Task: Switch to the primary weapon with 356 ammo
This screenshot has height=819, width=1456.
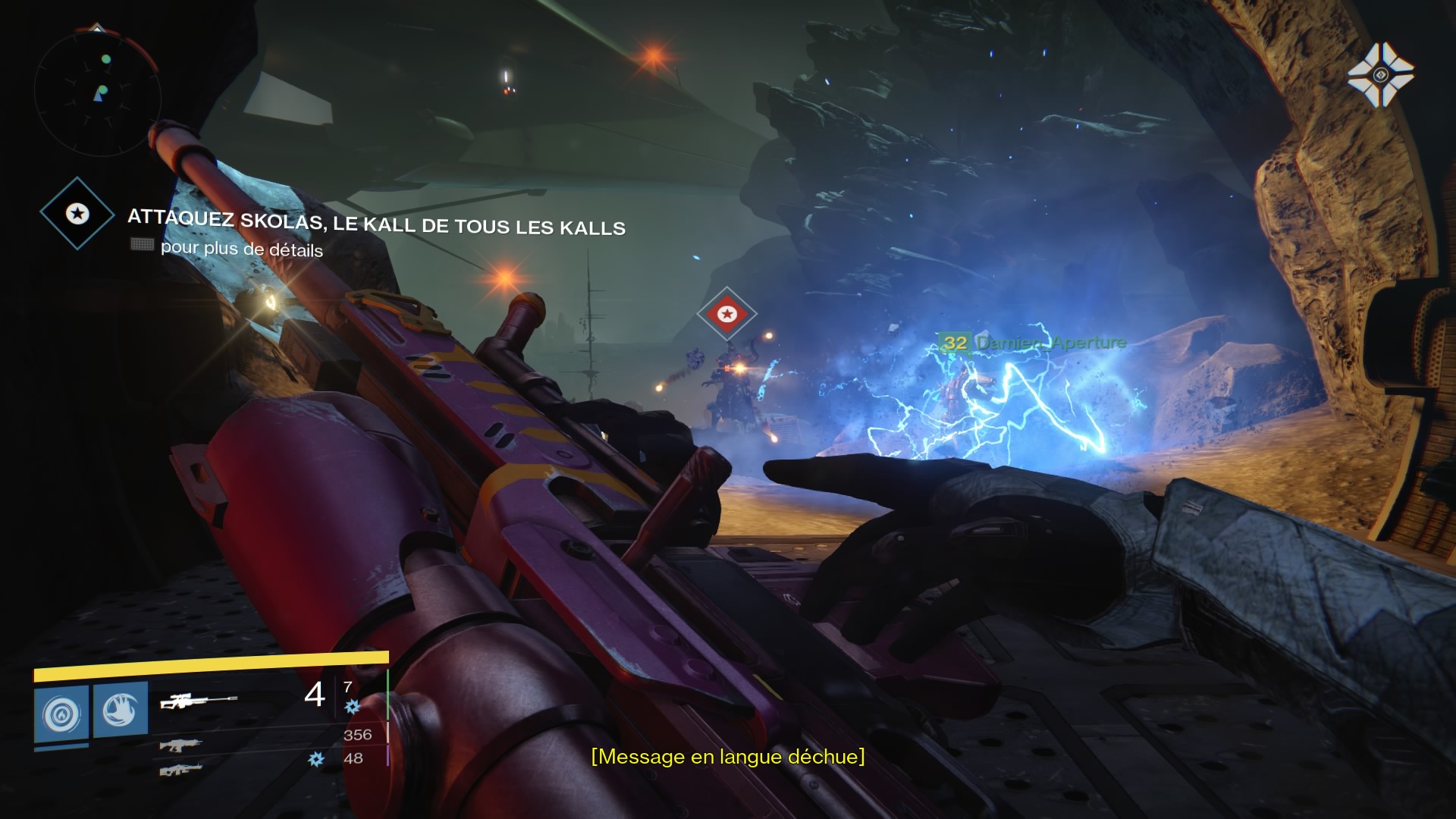Action: click(180, 744)
